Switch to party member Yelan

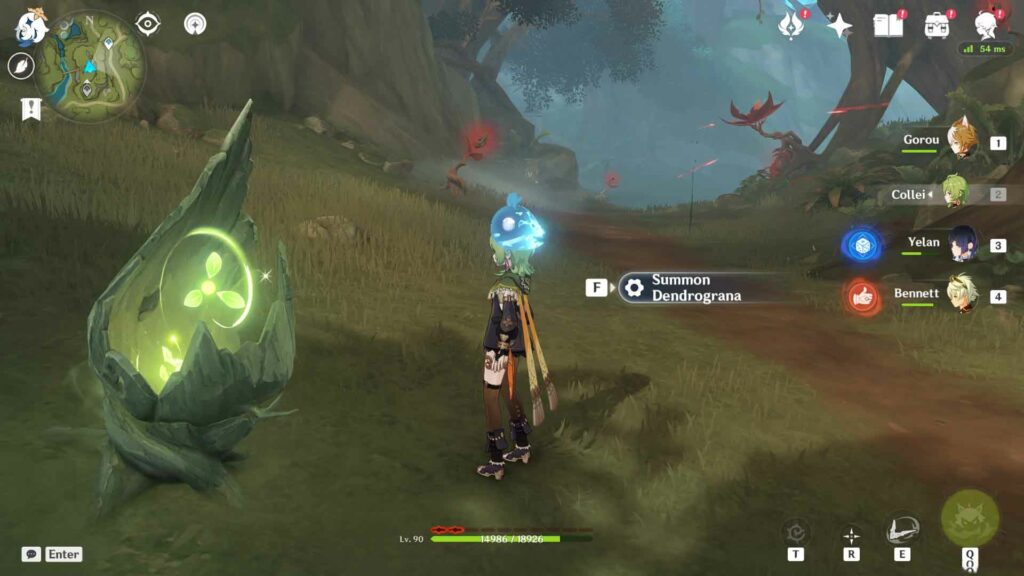(x=961, y=244)
